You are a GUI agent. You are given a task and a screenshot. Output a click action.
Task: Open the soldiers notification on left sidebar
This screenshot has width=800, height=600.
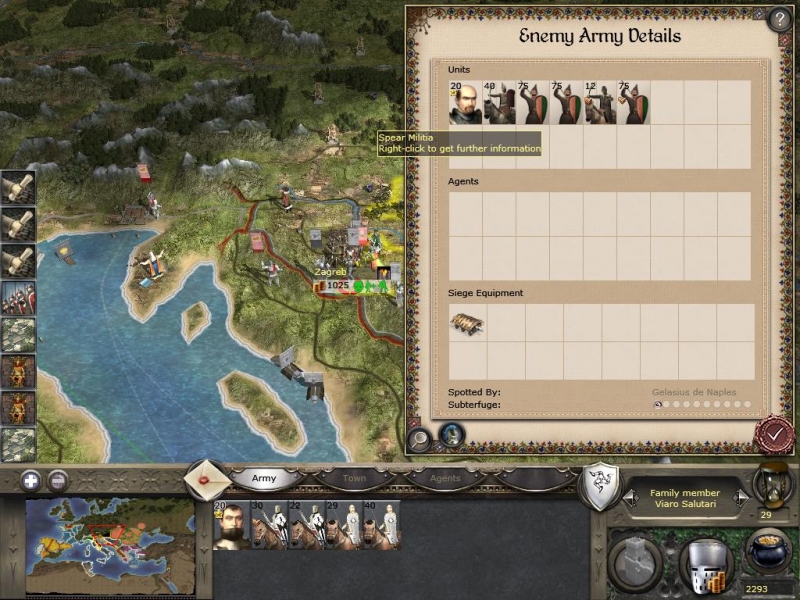click(18, 298)
